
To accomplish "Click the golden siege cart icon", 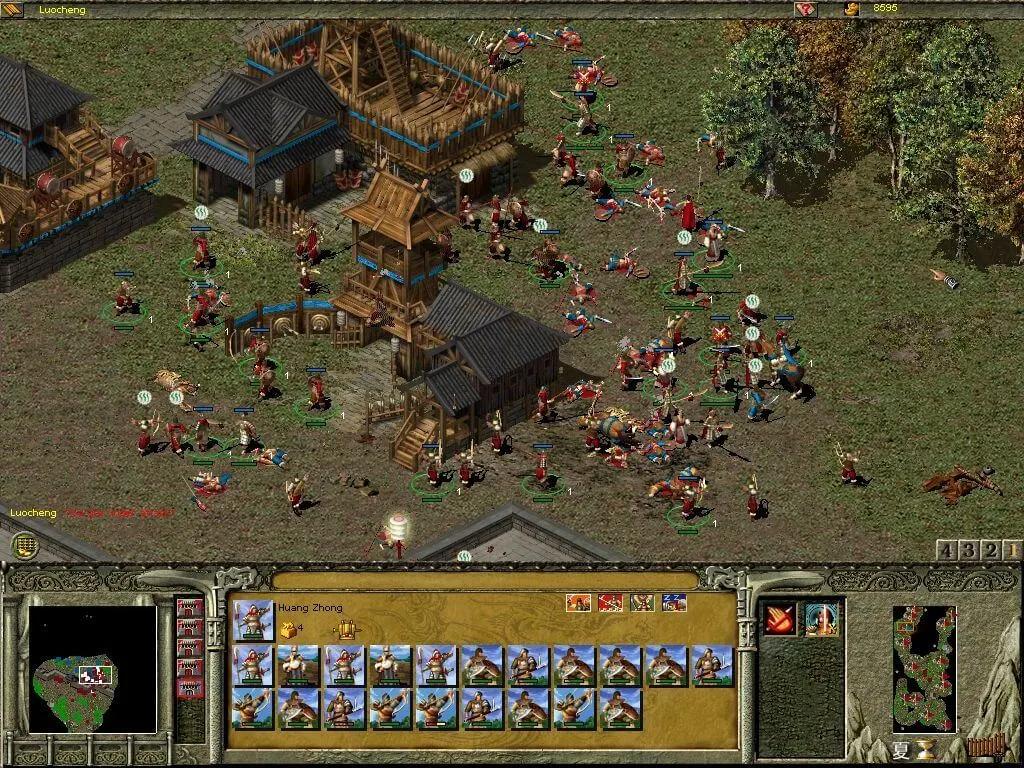I will [x=346, y=629].
